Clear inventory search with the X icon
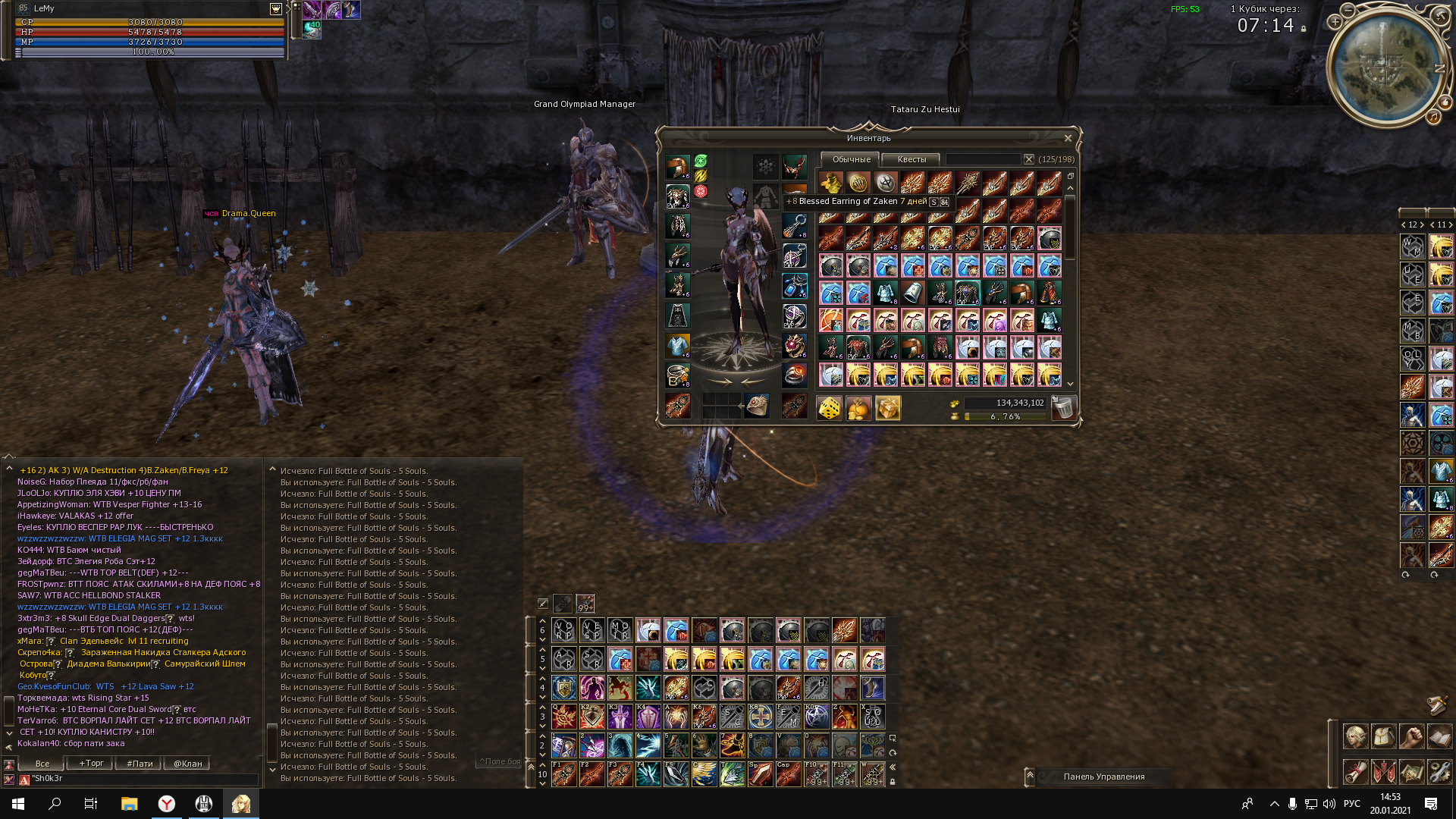Viewport: 1456px width, 819px height. click(x=1028, y=160)
